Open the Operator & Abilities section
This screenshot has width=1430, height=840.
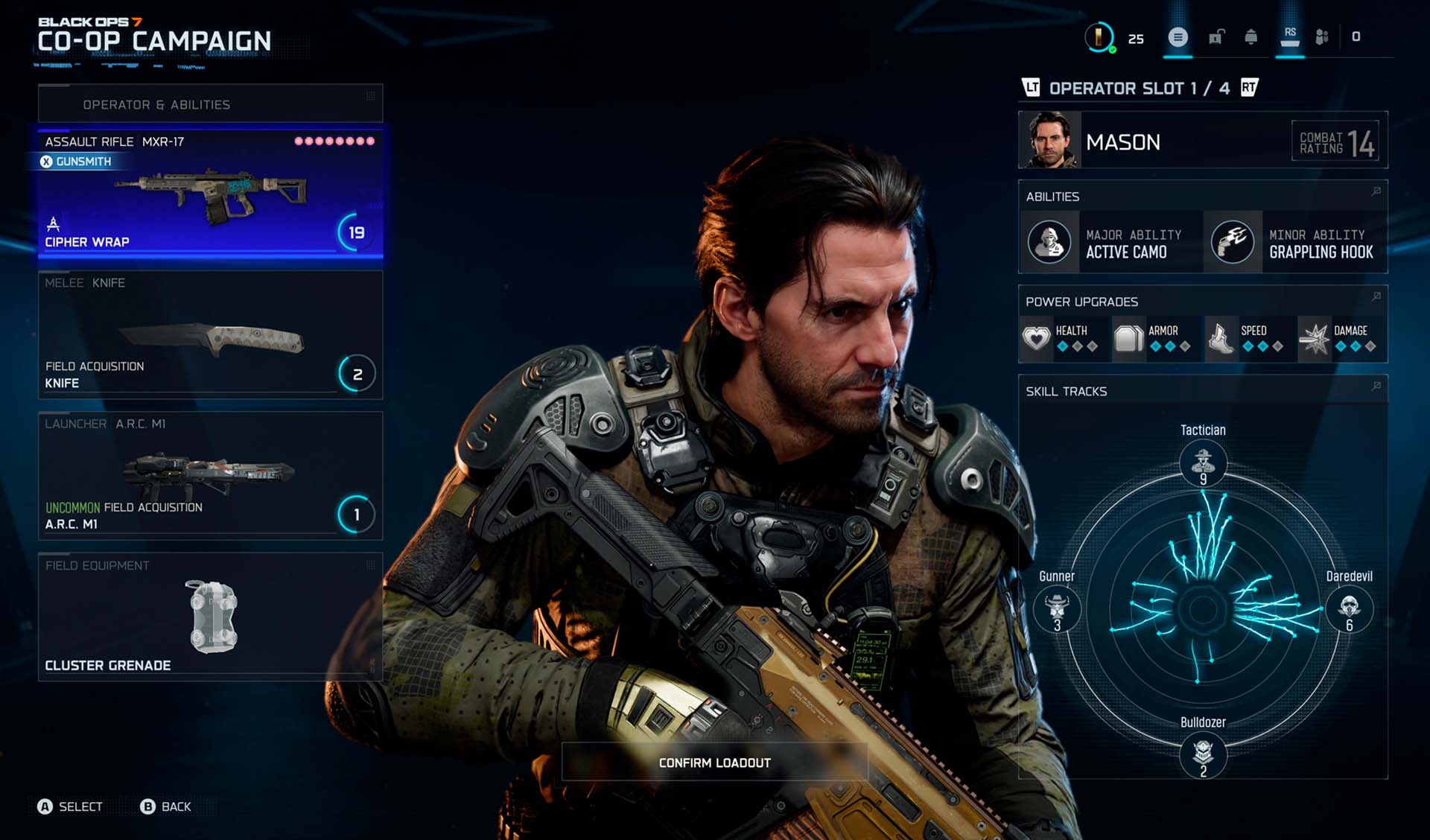(x=211, y=104)
